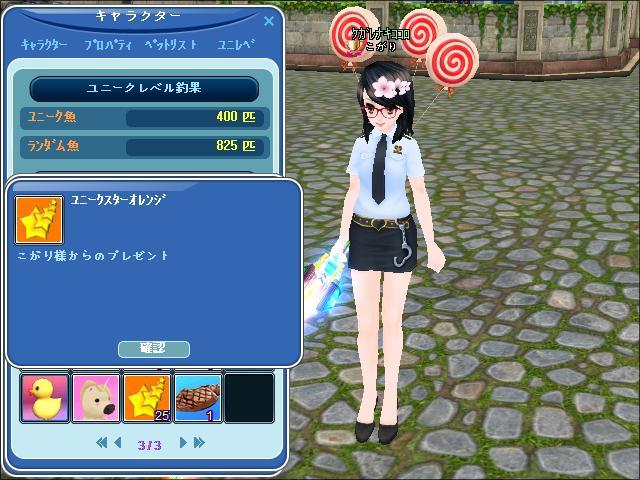Switch to the キャラクター tab
Image resolution: width=640 pixels, height=480 pixels.
(44, 45)
